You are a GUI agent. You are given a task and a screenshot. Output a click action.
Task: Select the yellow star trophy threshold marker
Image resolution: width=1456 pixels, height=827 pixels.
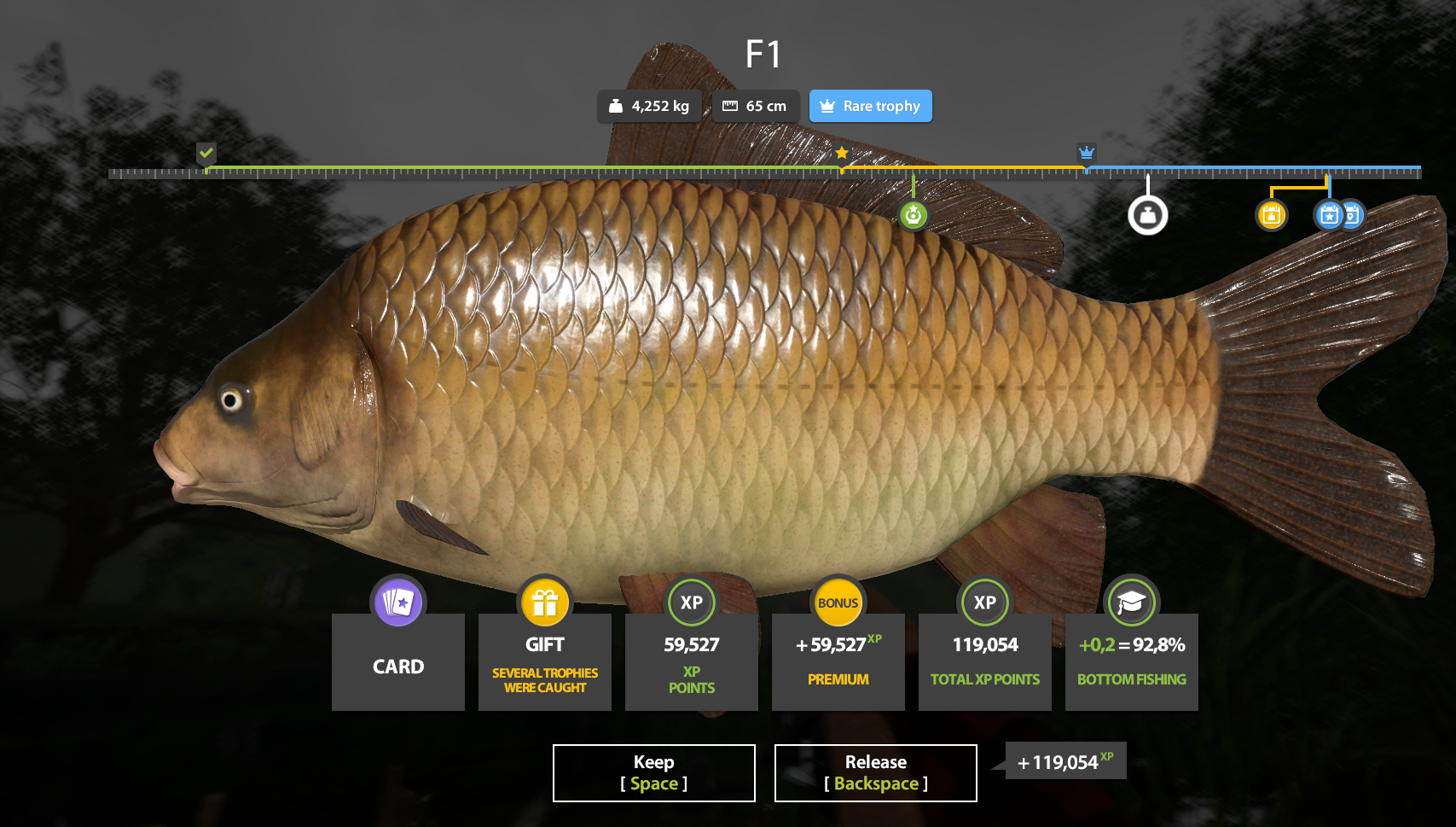tap(843, 153)
